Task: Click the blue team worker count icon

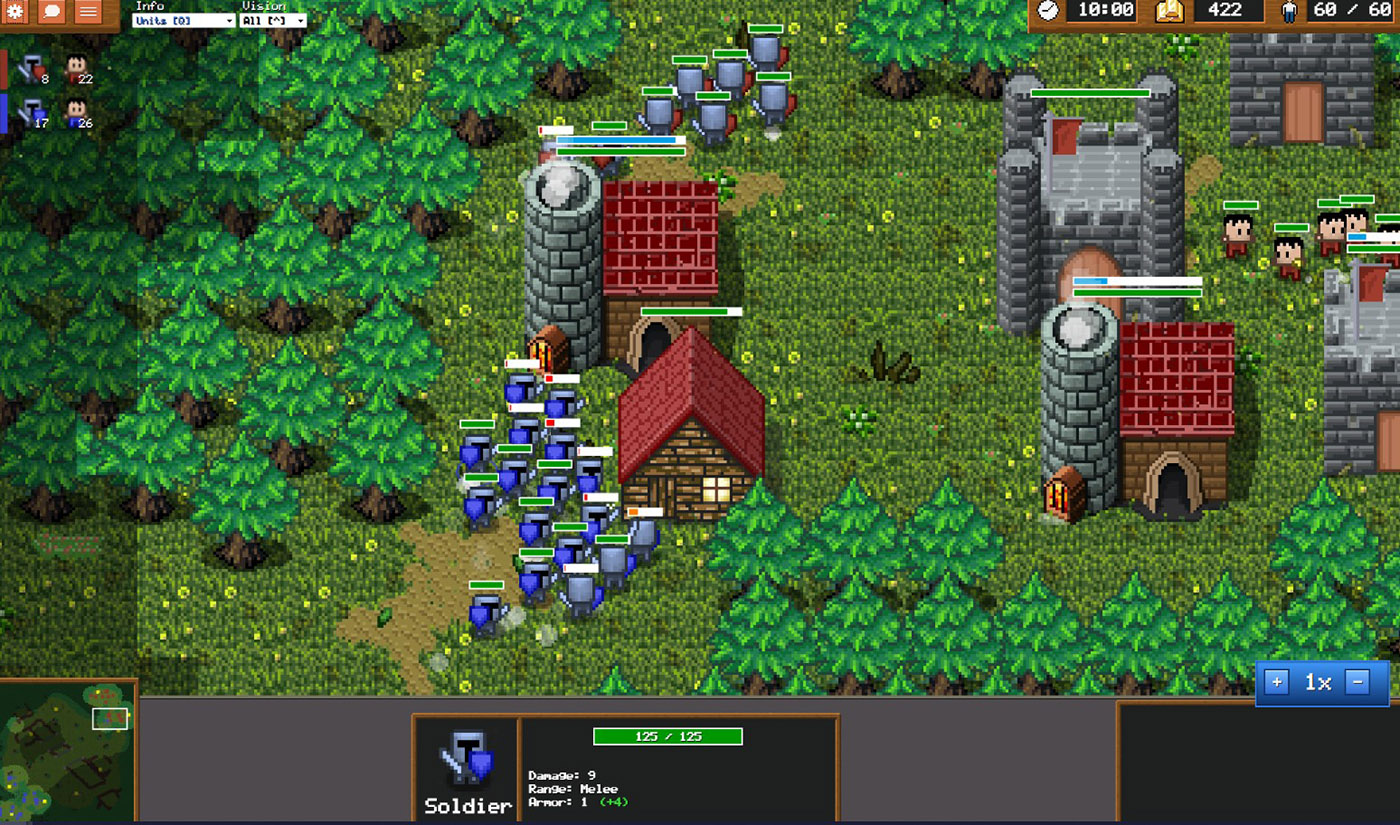Action: [76, 113]
